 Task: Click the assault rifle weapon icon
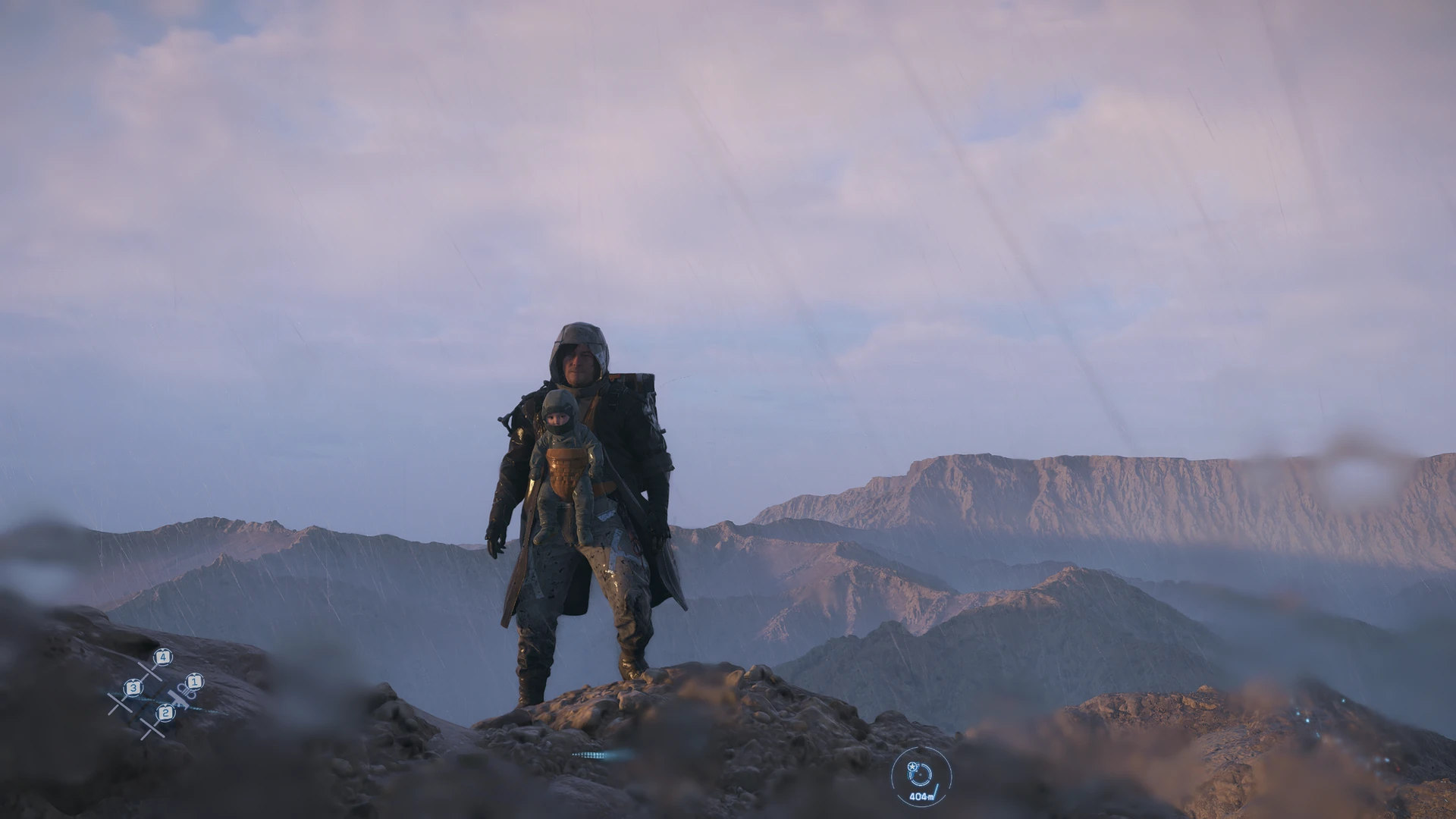[x=178, y=699]
